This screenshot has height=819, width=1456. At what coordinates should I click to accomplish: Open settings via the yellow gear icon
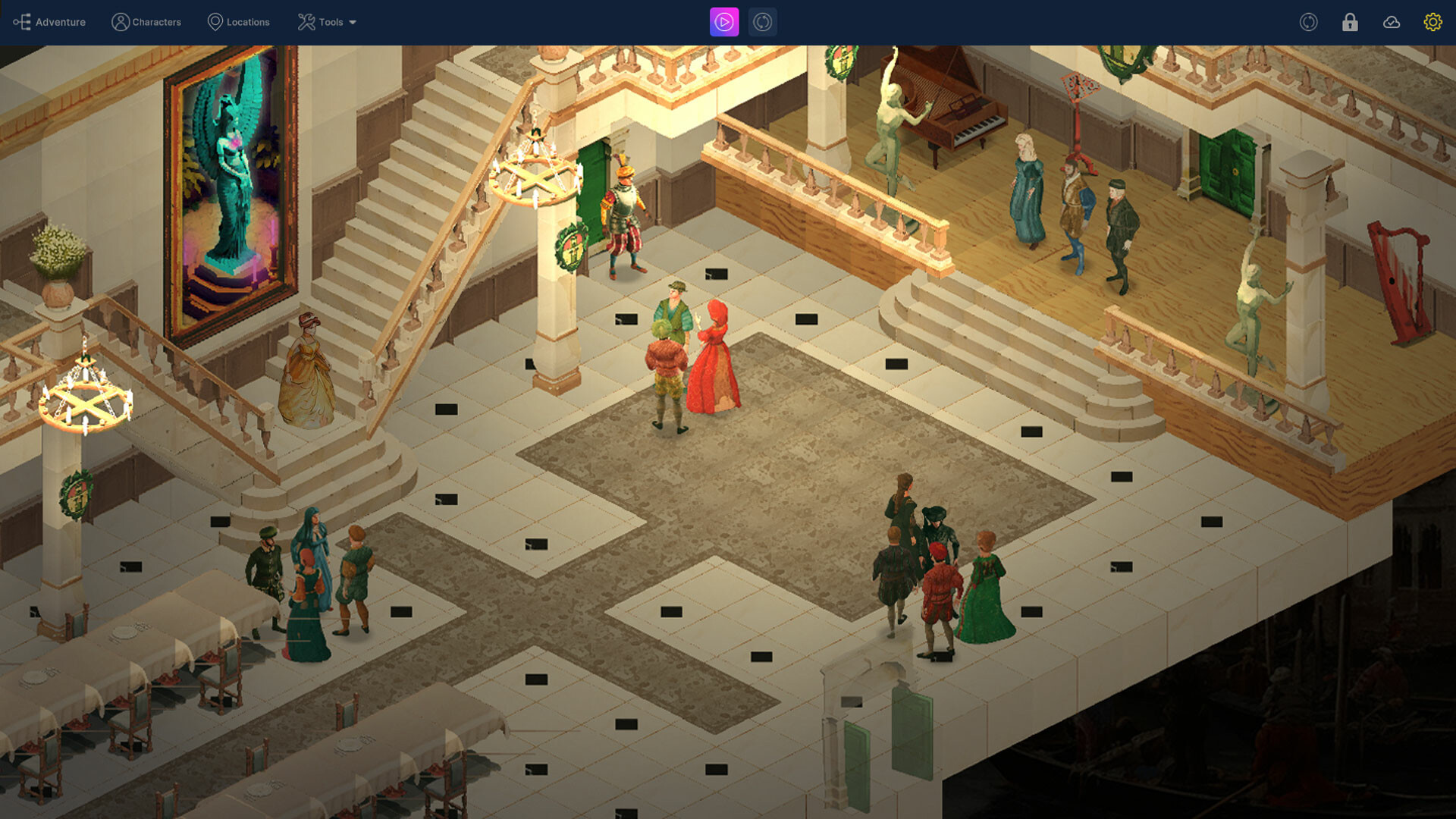pos(1432,22)
